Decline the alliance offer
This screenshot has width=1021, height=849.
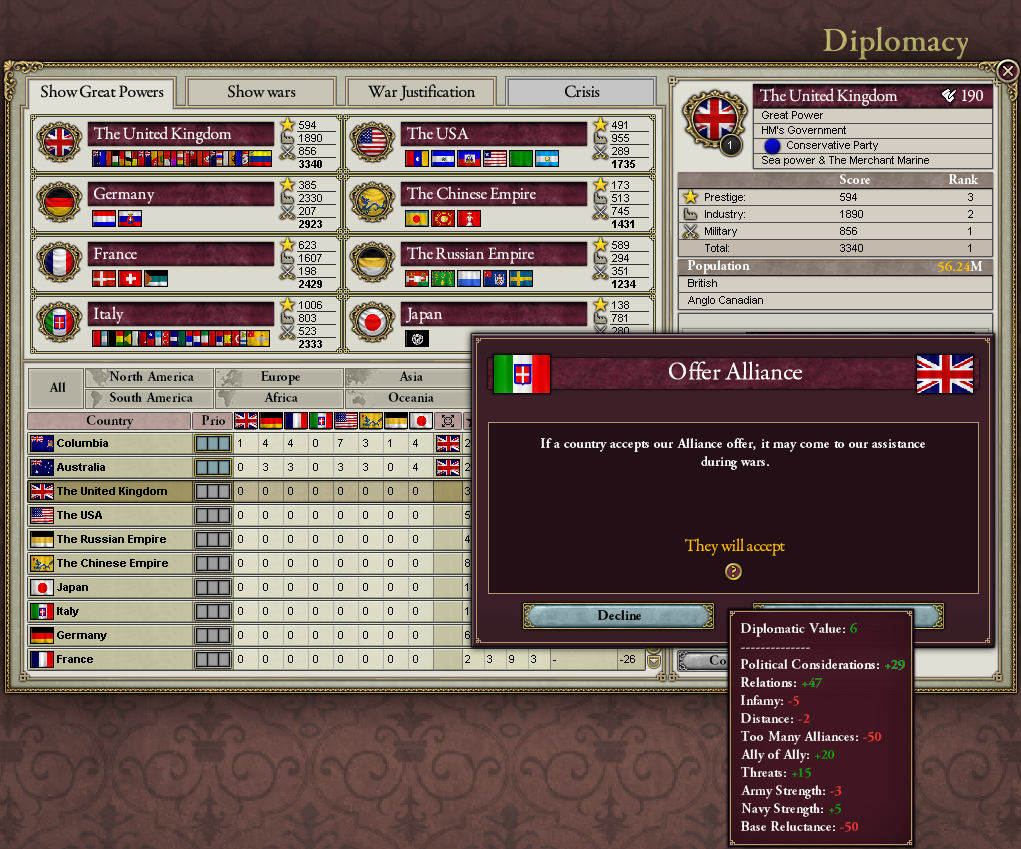click(x=619, y=616)
